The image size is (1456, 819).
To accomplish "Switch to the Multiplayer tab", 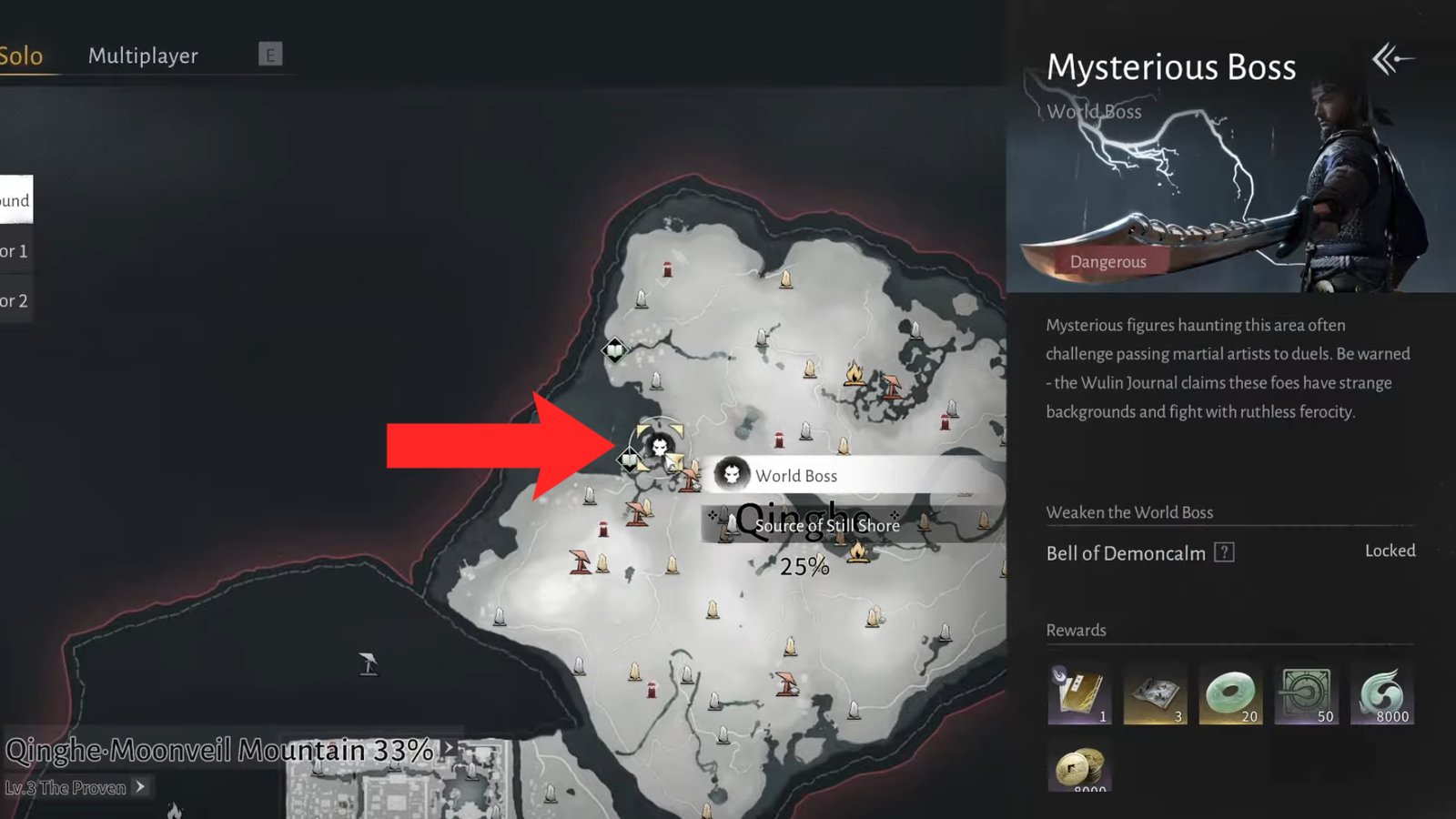I will pos(142,55).
